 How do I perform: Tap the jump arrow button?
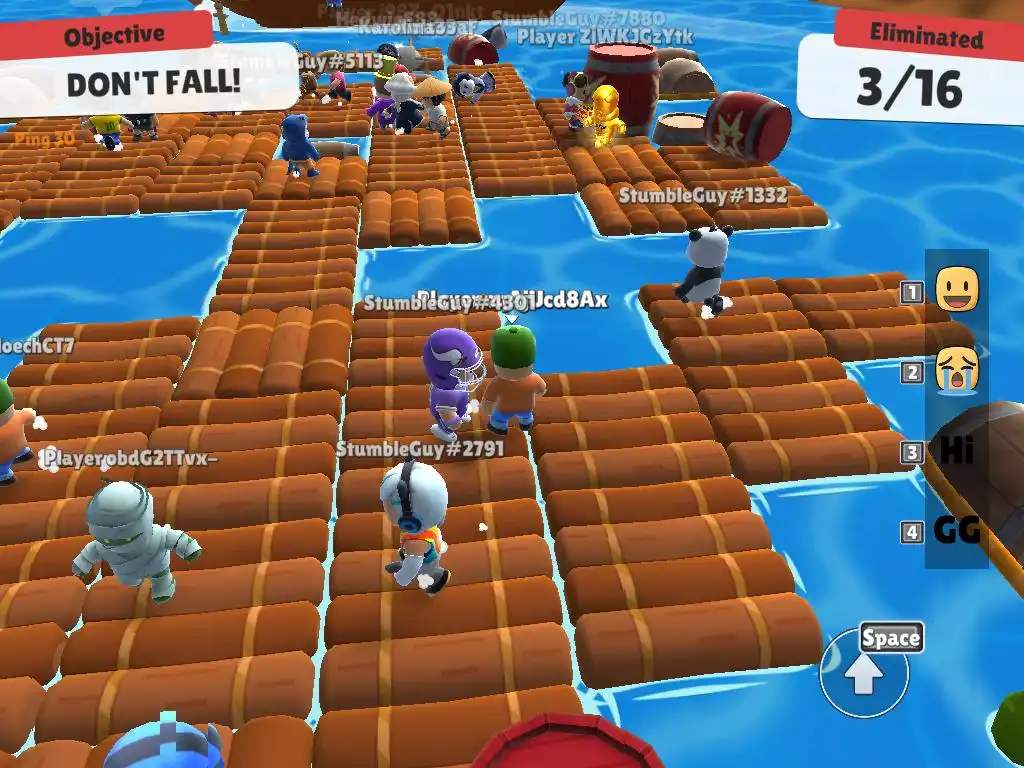(864, 676)
